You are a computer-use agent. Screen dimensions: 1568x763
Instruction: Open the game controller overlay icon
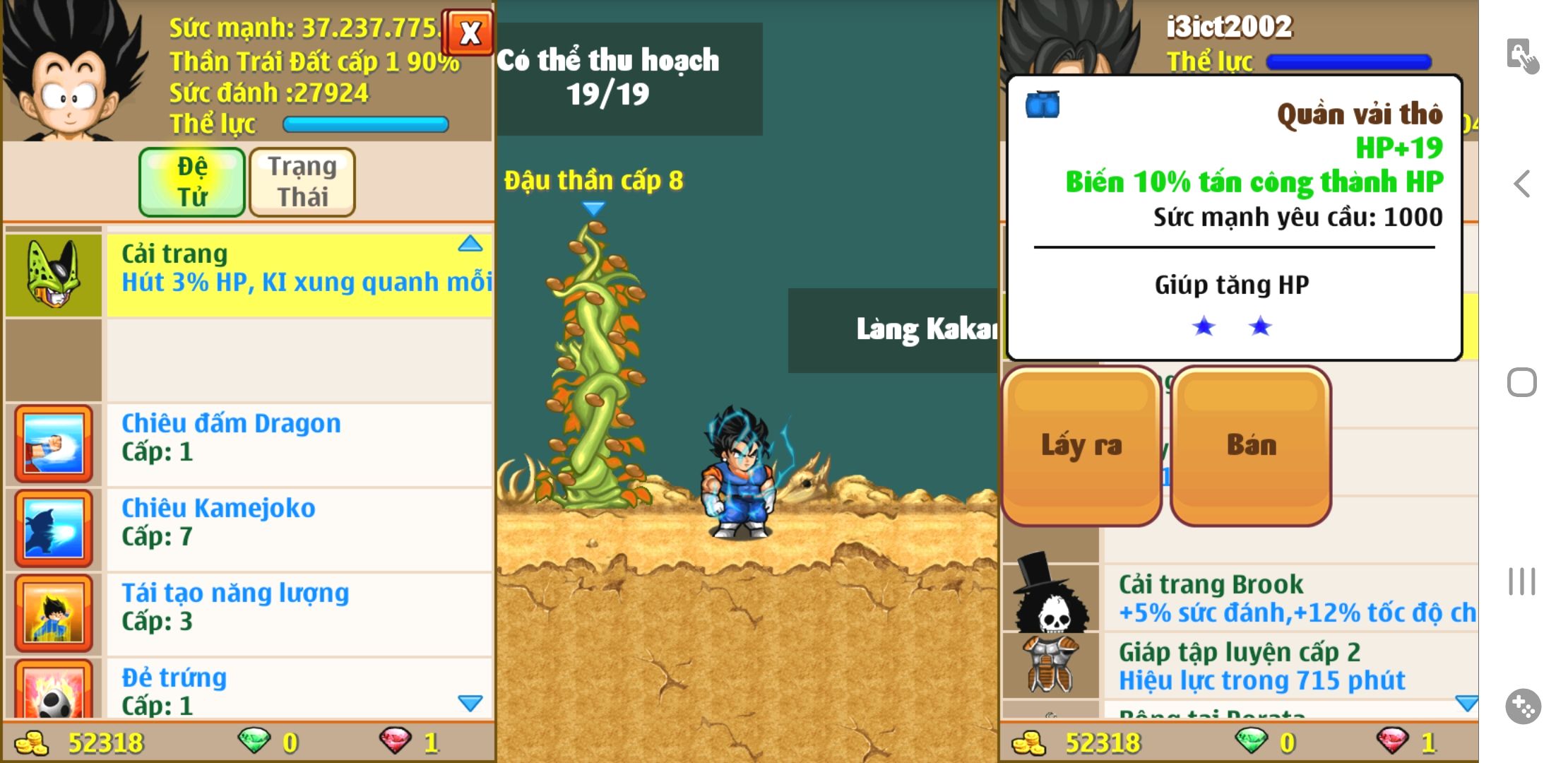click(x=1523, y=706)
